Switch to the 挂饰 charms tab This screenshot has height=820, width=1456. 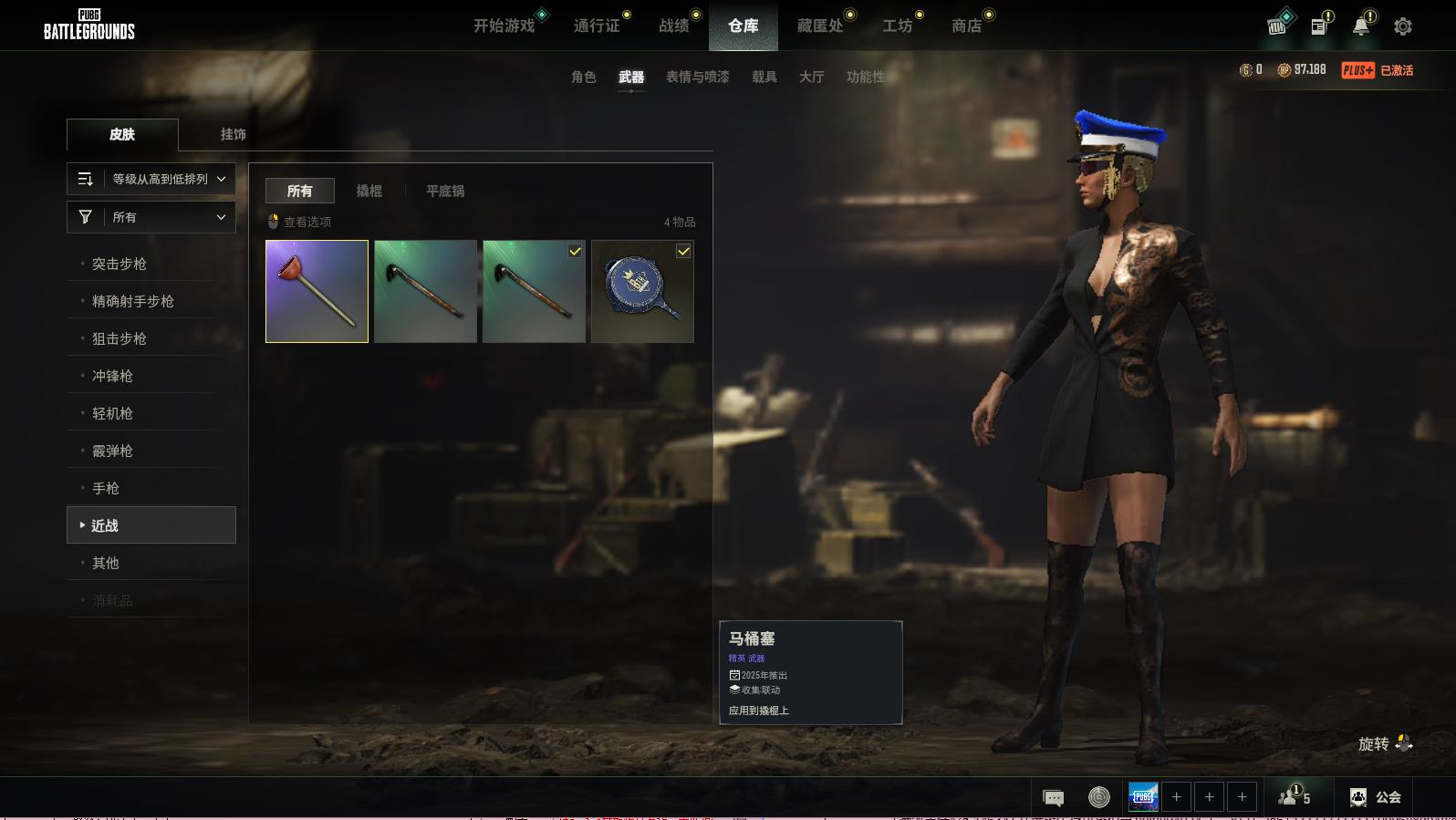coord(233,134)
